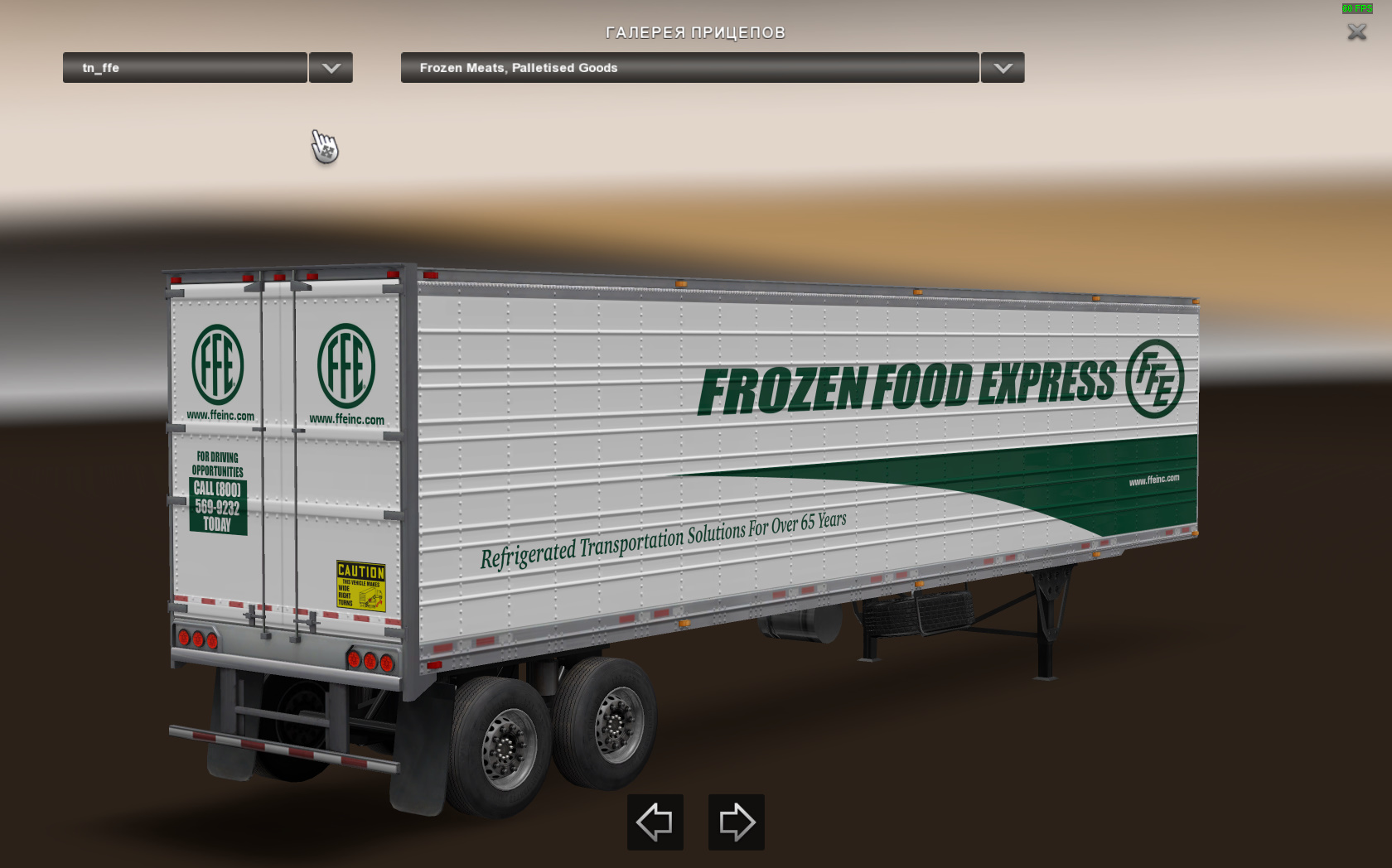Select the next trailer arrow
Image resolution: width=1392 pixels, height=868 pixels.
(736, 822)
